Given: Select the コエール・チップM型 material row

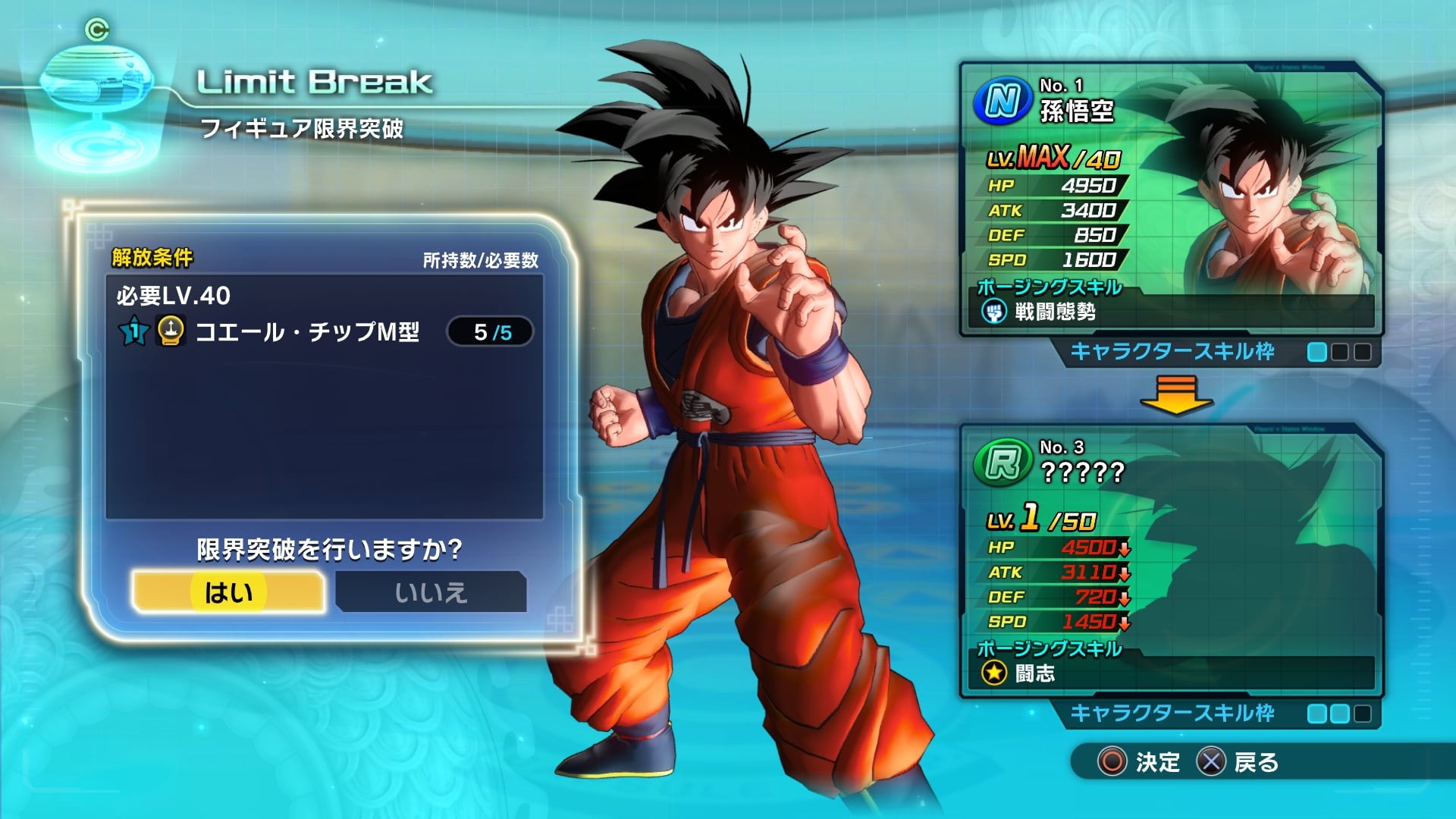Looking at the screenshot, I should [325, 332].
